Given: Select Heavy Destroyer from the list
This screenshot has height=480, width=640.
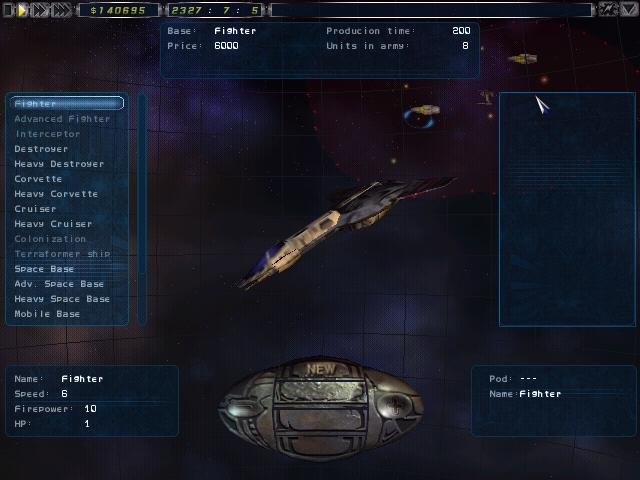Looking at the screenshot, I should point(58,164).
